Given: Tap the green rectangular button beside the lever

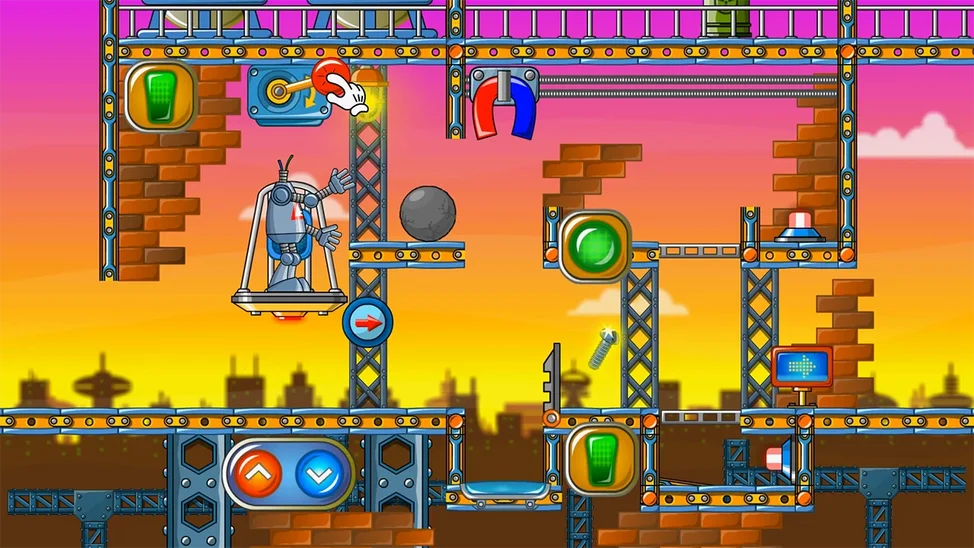Looking at the screenshot, I should 160,97.
